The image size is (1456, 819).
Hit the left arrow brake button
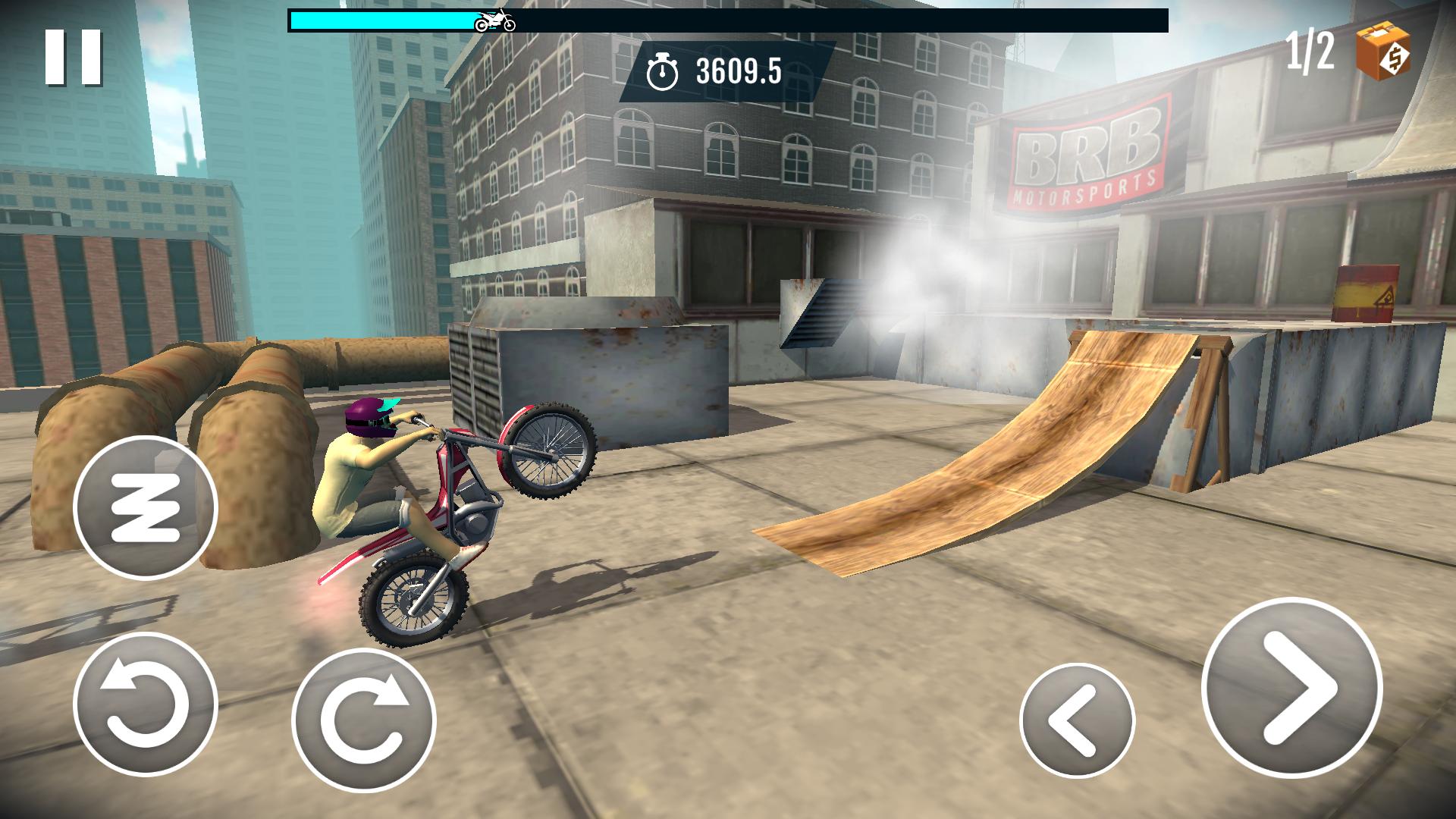pos(1077,720)
